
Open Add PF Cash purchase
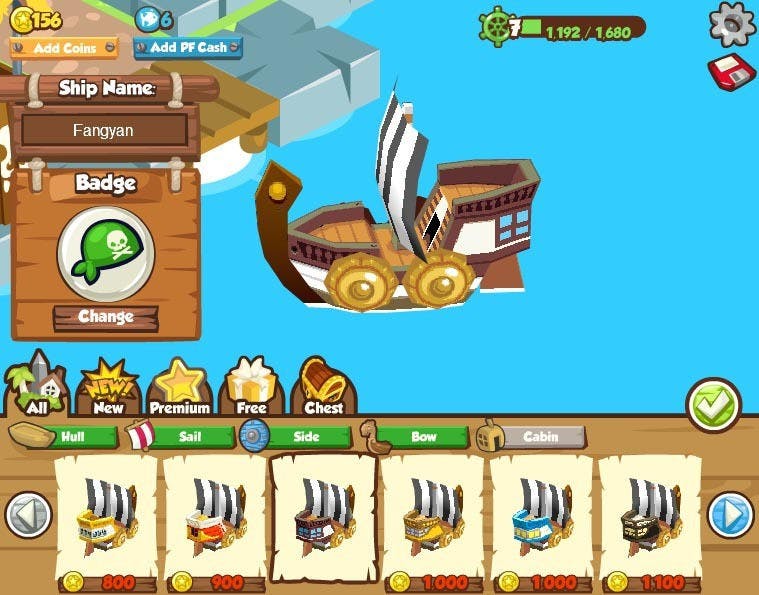188,48
